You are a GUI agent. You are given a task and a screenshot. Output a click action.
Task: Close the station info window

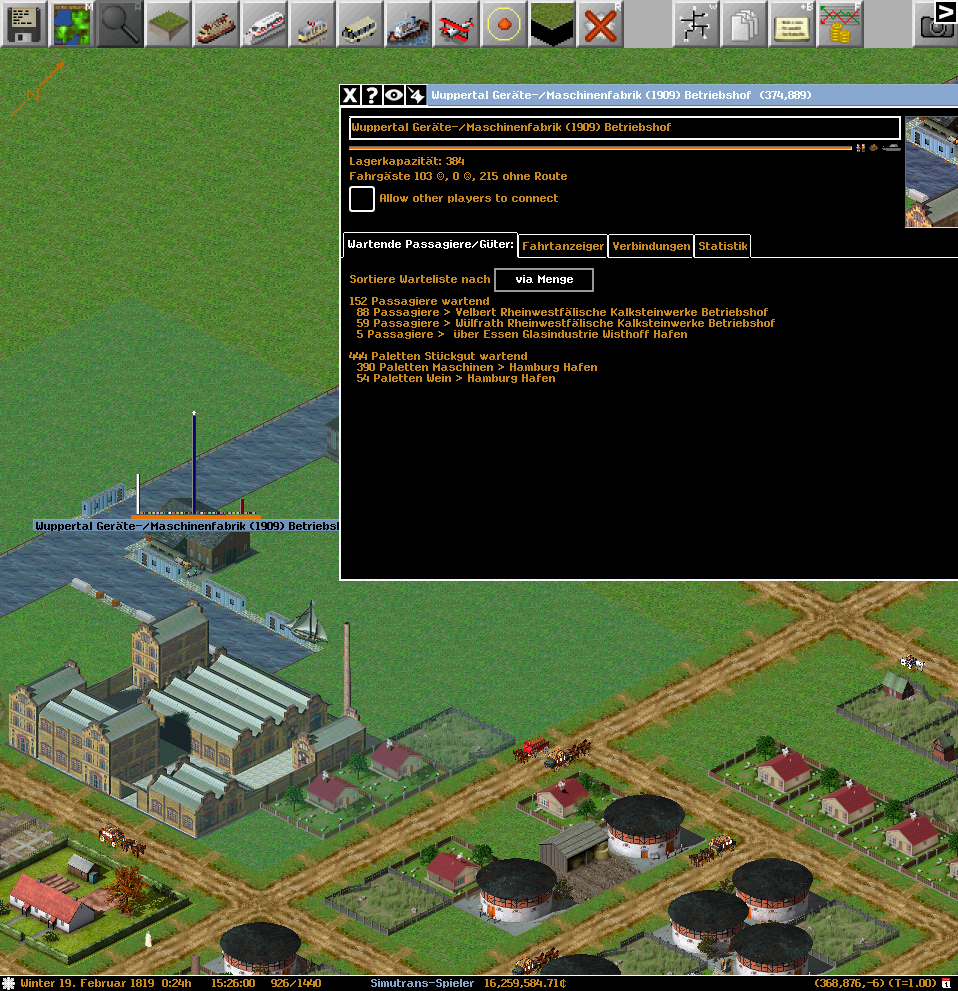click(x=350, y=95)
